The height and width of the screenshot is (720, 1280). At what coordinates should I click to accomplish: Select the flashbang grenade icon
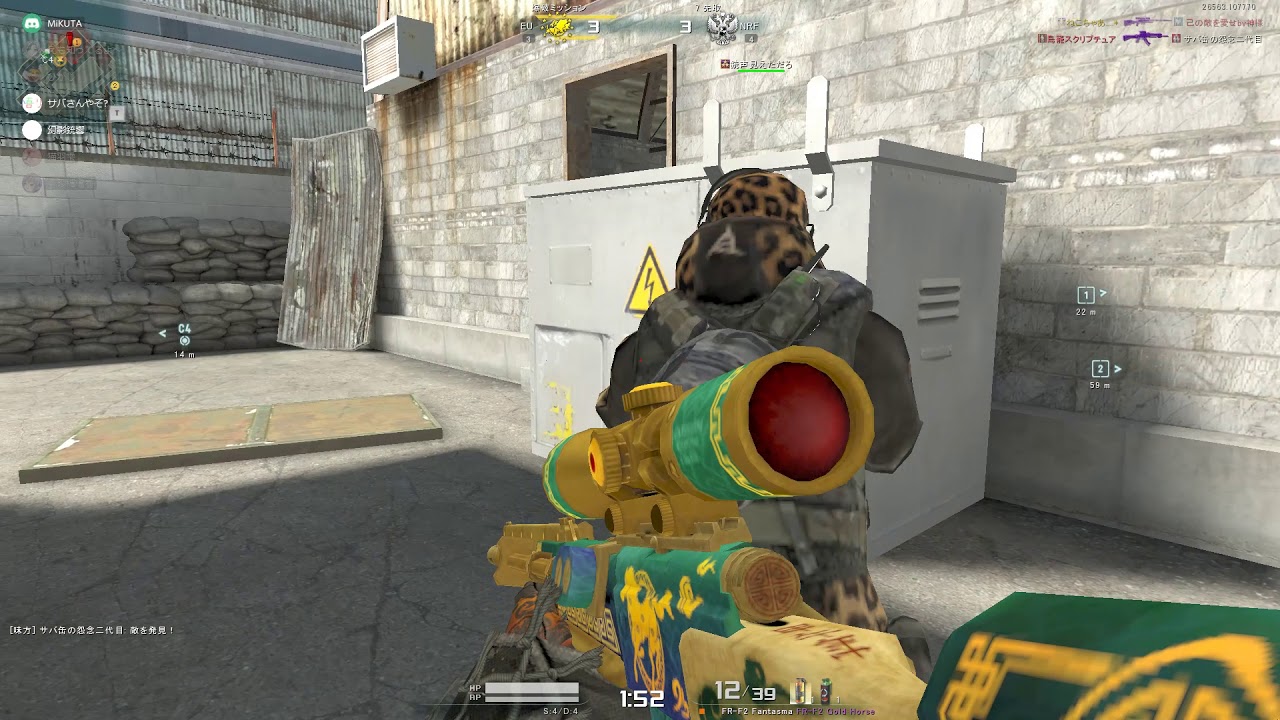800,692
